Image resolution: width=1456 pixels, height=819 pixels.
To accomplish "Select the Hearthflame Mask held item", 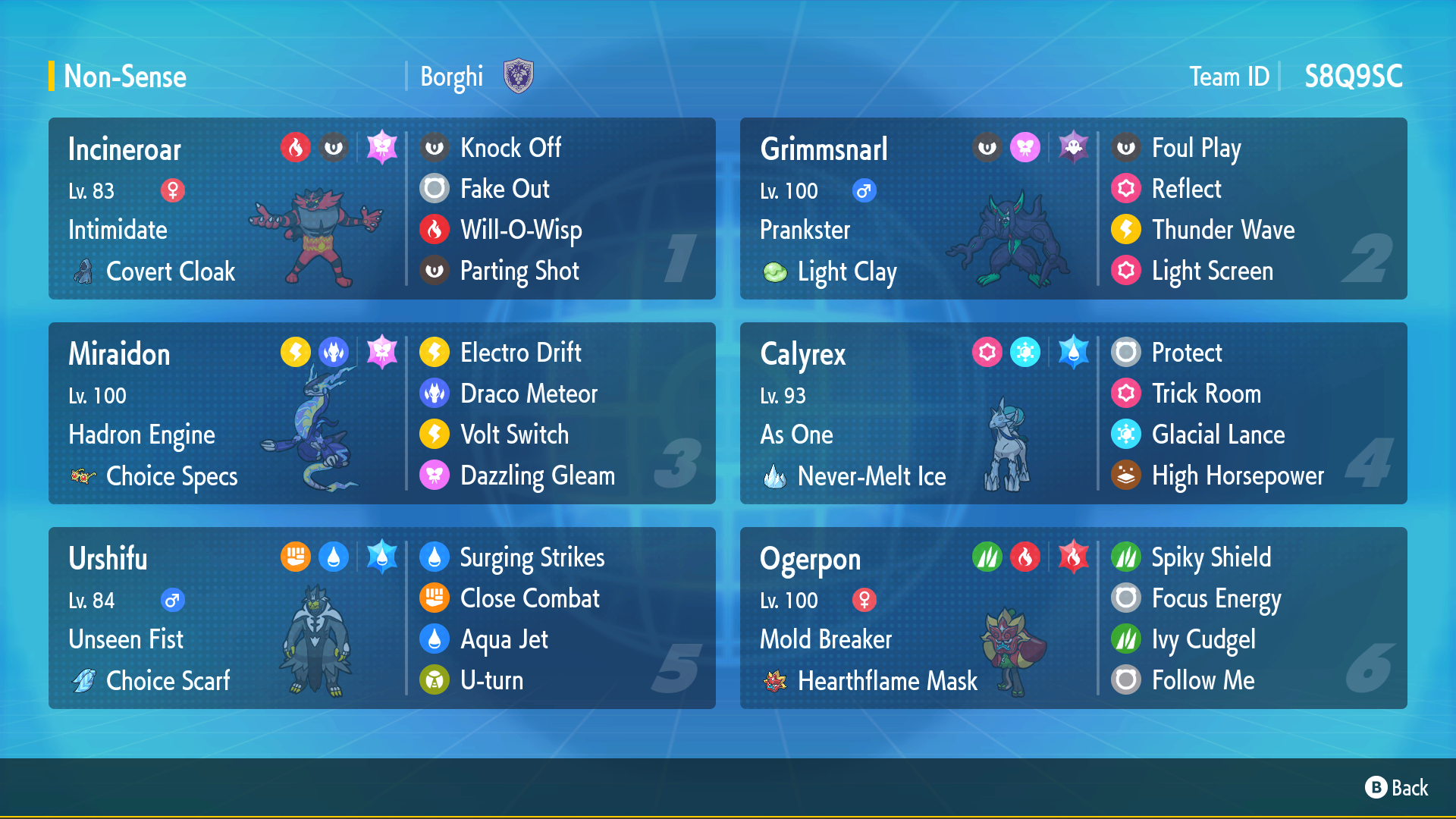I will 887,681.
